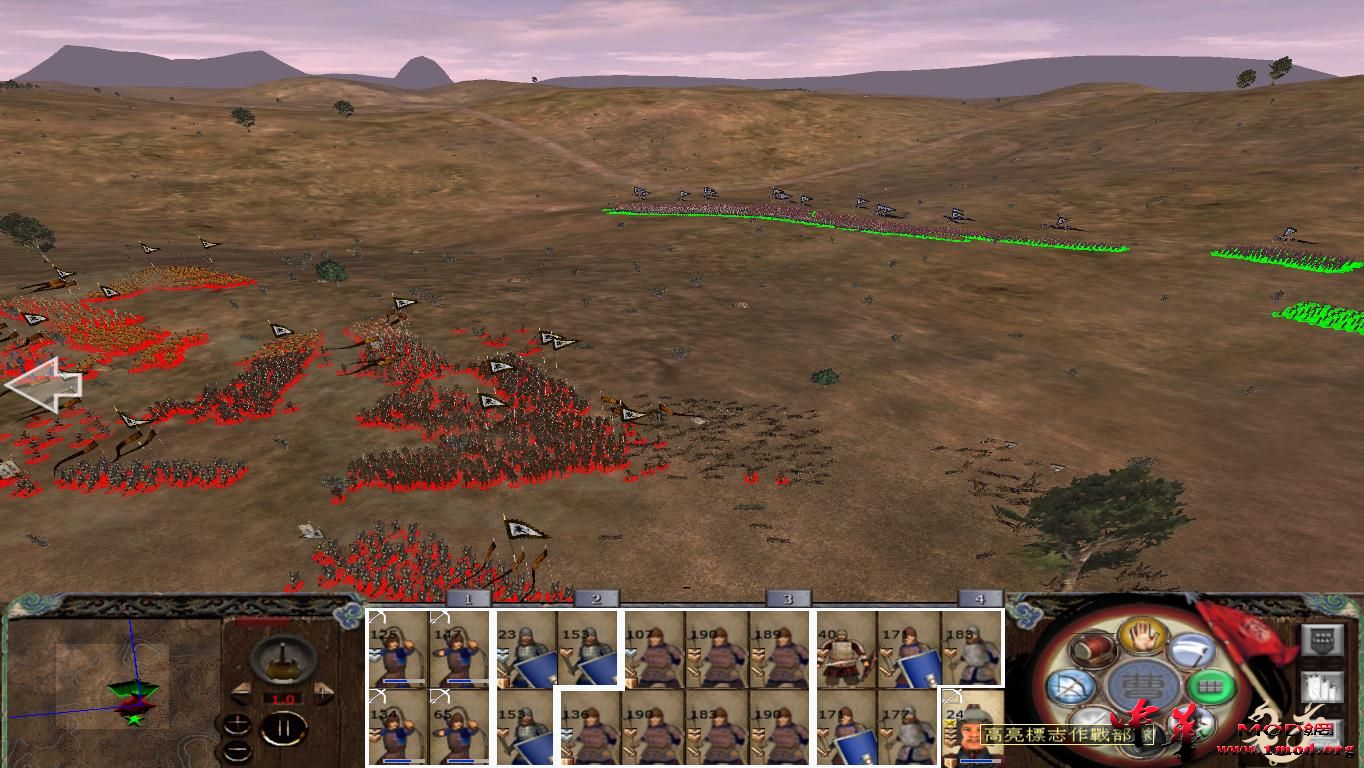This screenshot has width=1364, height=768.
Task: Open the green grid formations icon
Action: click(1212, 687)
